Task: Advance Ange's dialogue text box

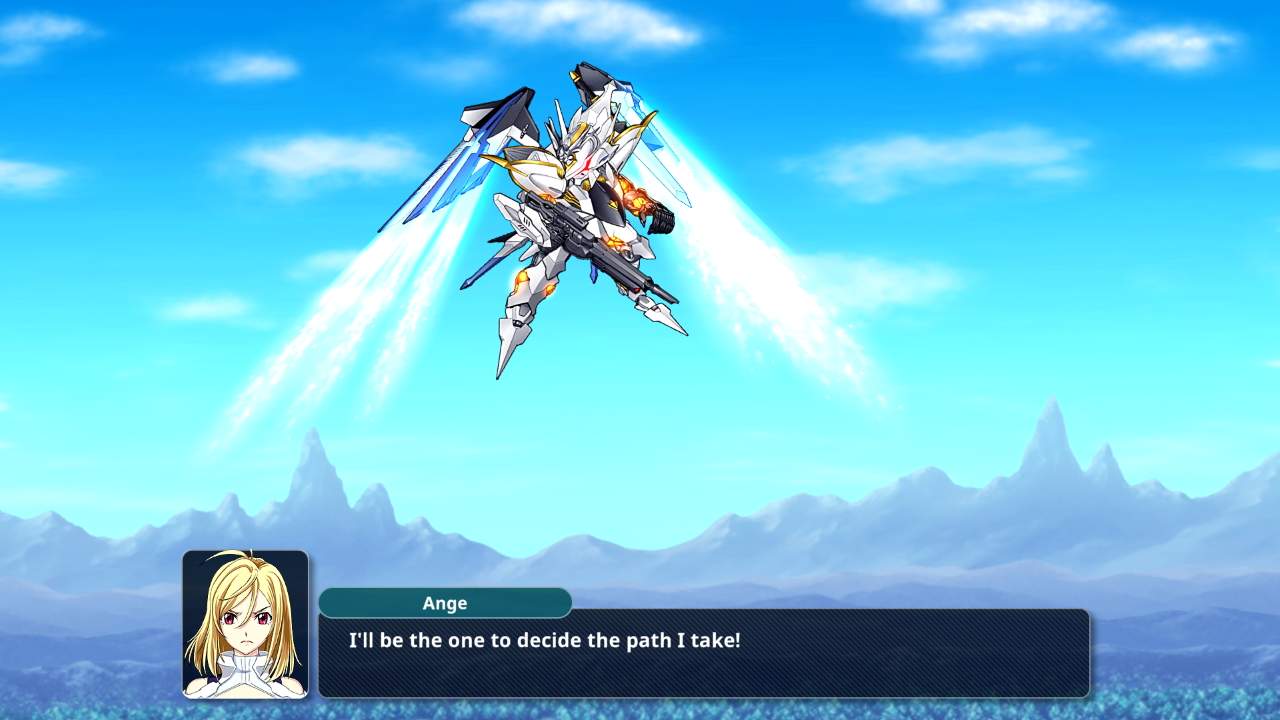Action: coord(703,653)
